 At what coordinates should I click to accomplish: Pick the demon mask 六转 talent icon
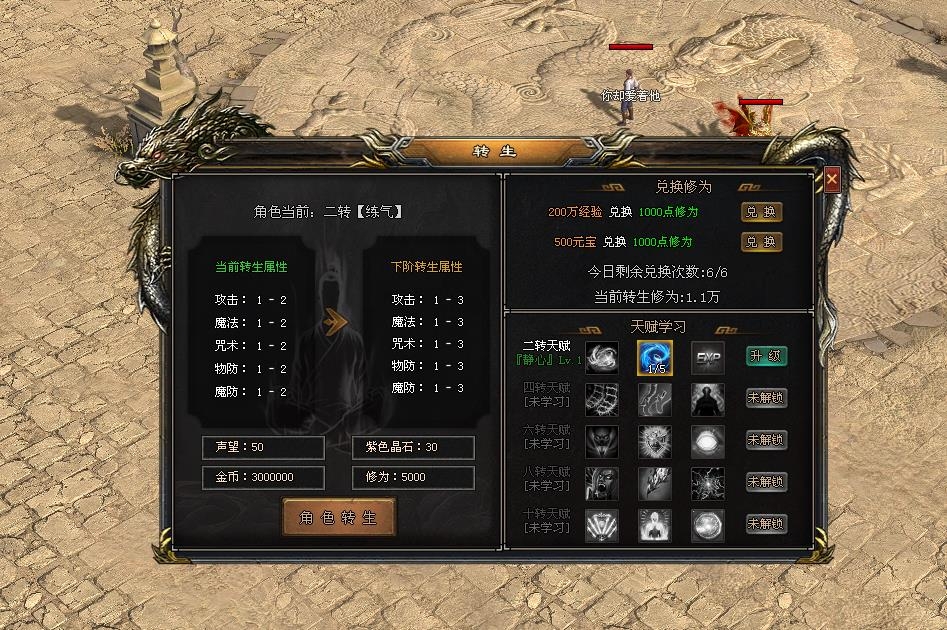(601, 441)
